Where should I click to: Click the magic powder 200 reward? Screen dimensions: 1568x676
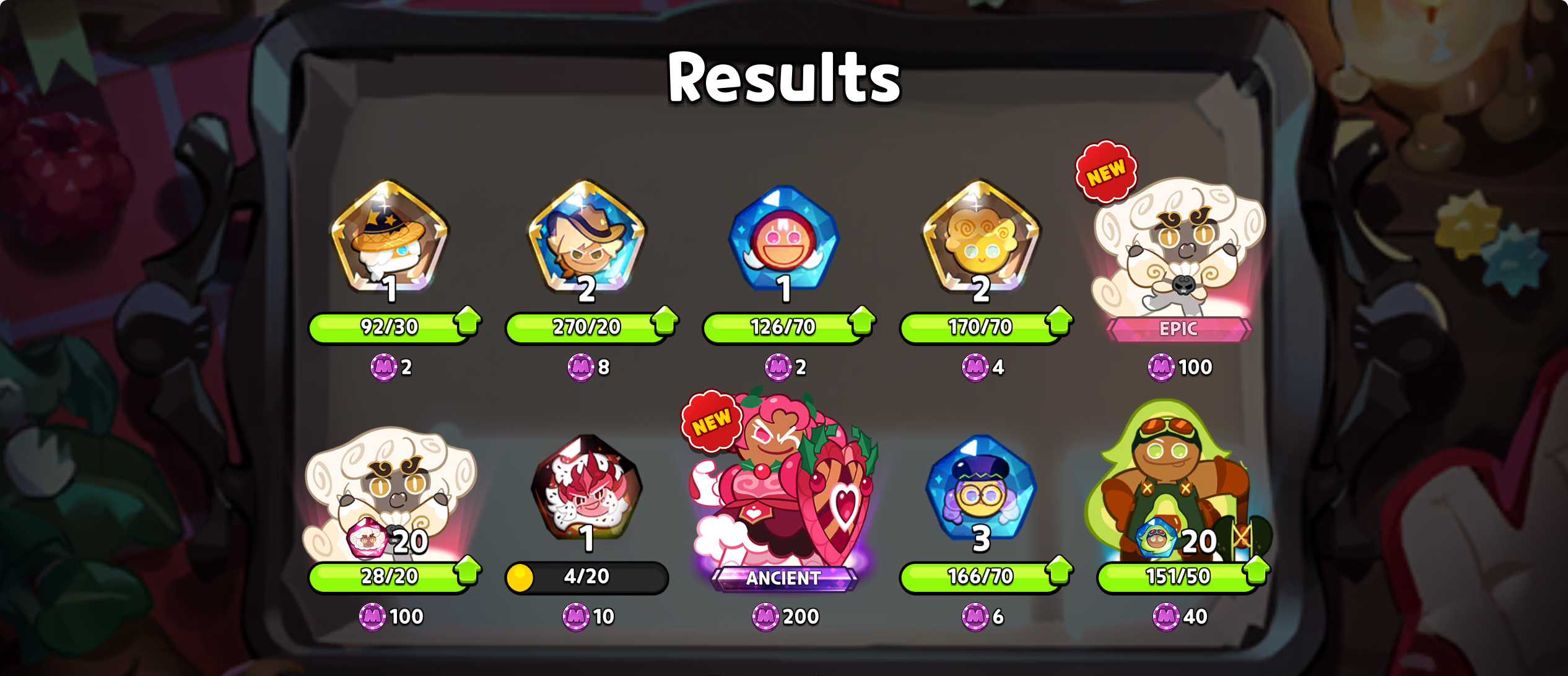click(x=784, y=615)
